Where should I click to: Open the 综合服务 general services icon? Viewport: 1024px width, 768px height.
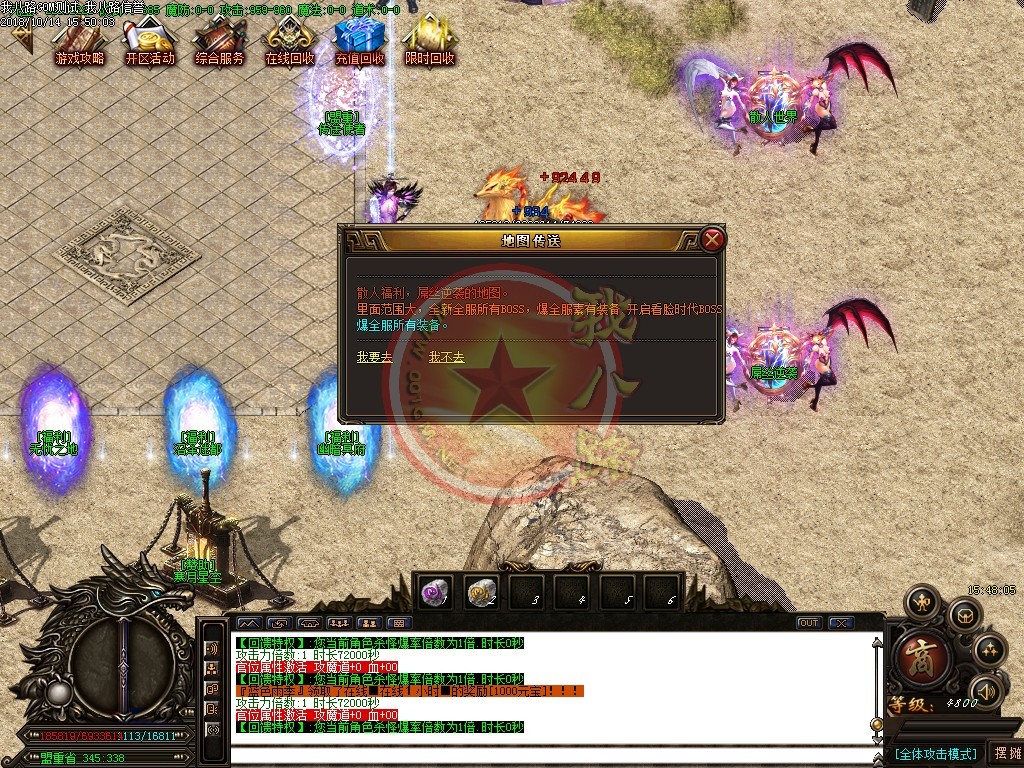[x=220, y=42]
